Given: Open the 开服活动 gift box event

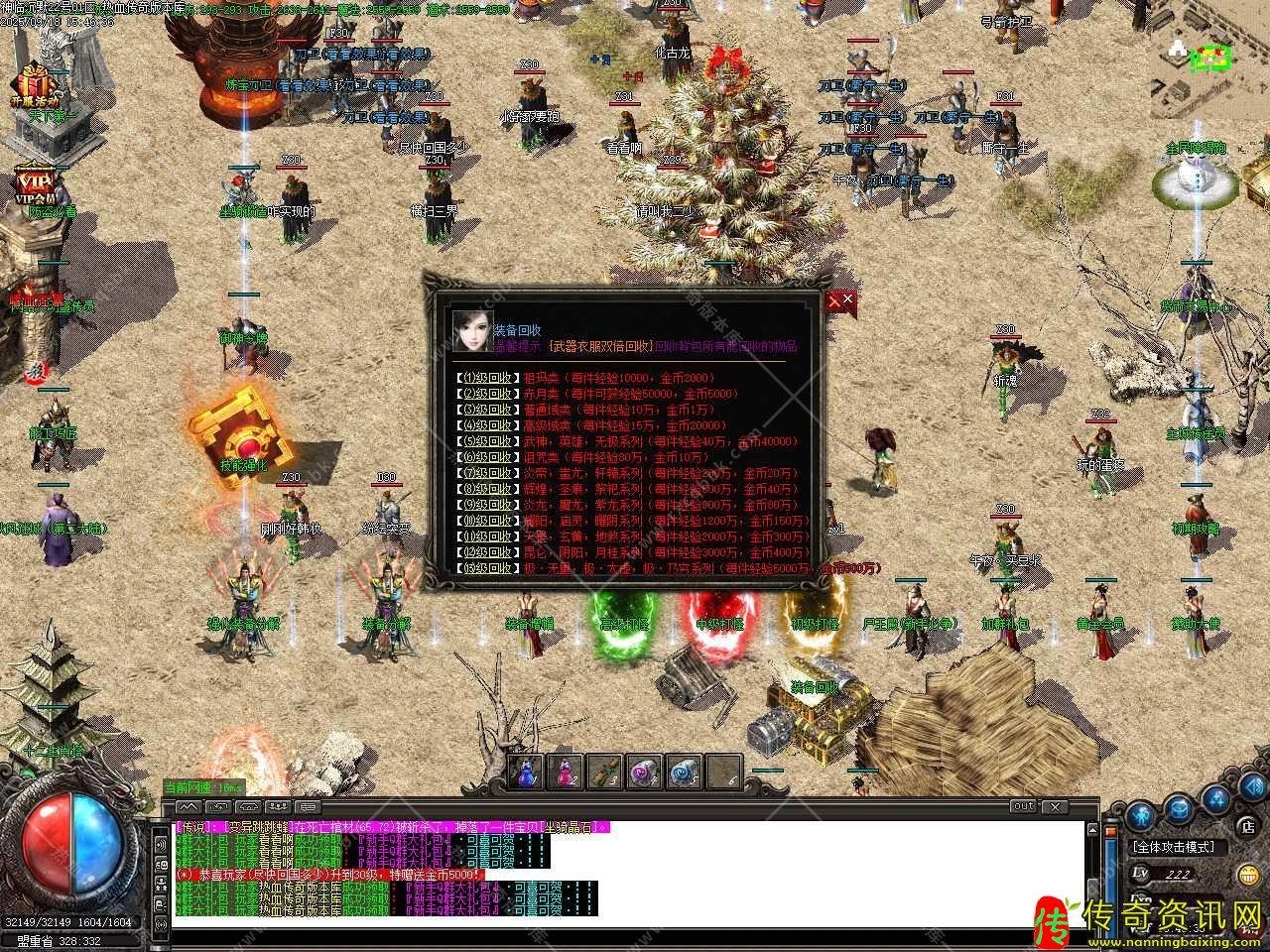Looking at the screenshot, I should [35, 84].
